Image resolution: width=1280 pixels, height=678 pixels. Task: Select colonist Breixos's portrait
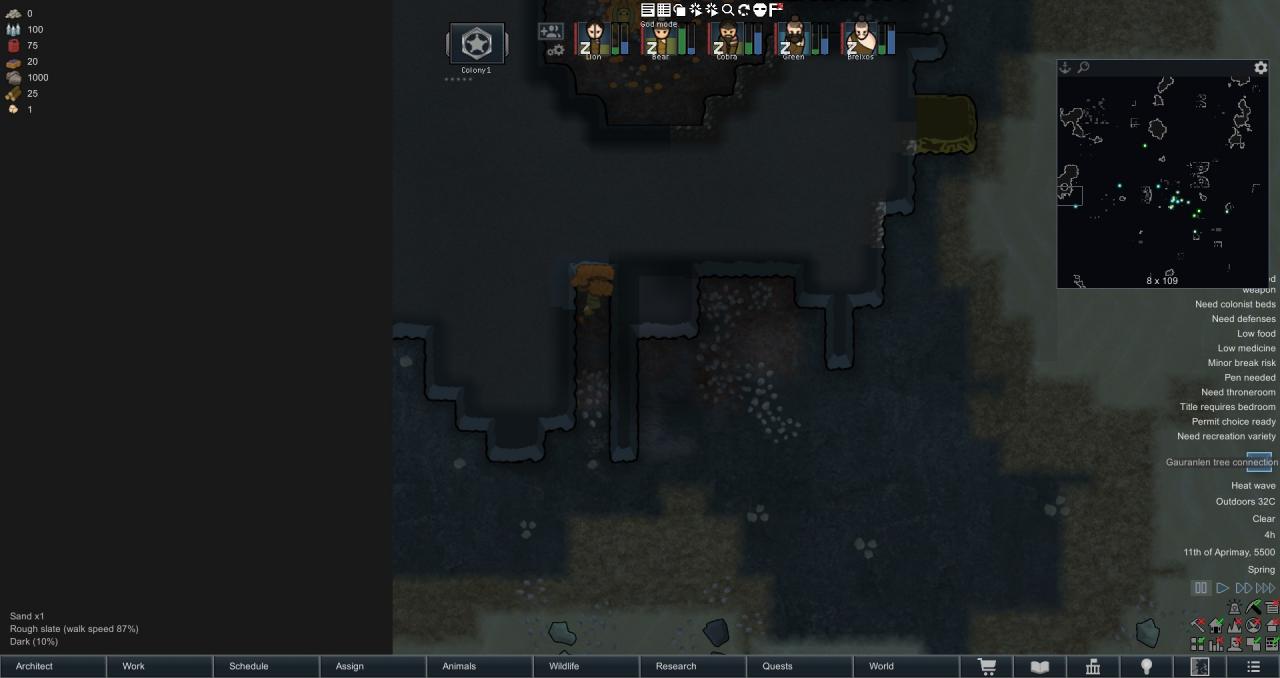(x=860, y=40)
